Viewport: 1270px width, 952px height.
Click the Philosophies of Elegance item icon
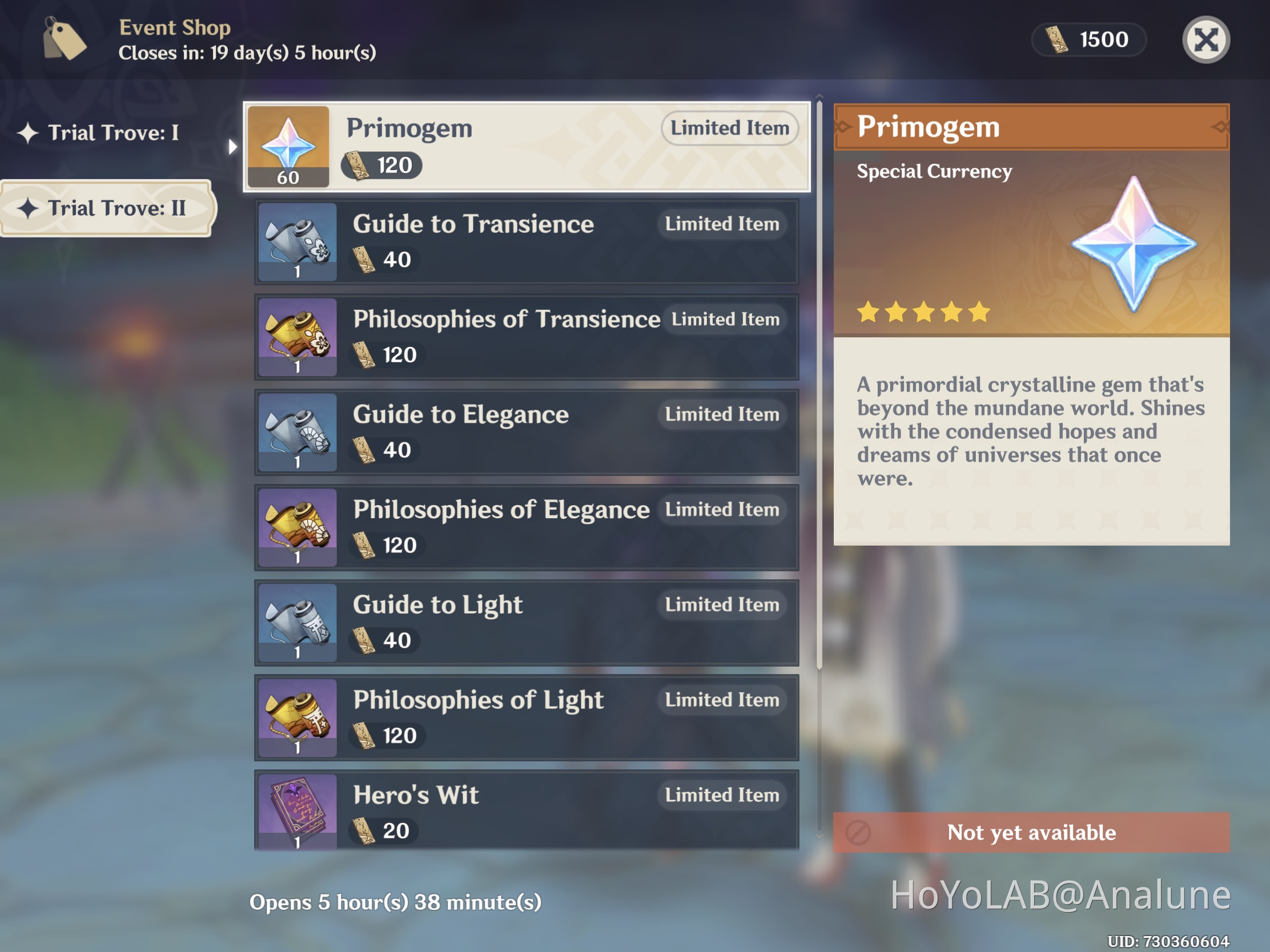click(x=298, y=527)
